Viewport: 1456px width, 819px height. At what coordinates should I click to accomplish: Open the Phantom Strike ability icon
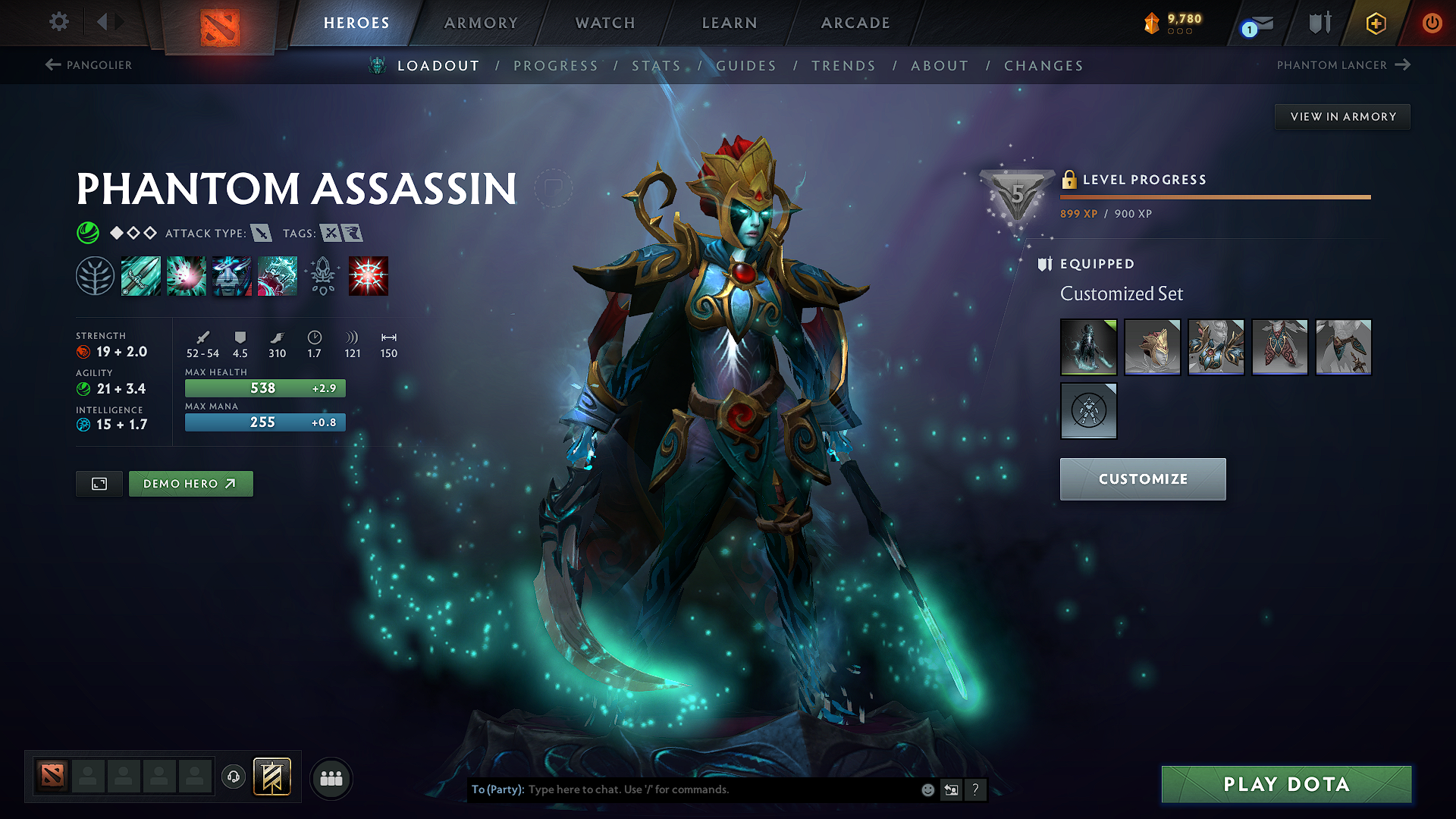tap(187, 276)
